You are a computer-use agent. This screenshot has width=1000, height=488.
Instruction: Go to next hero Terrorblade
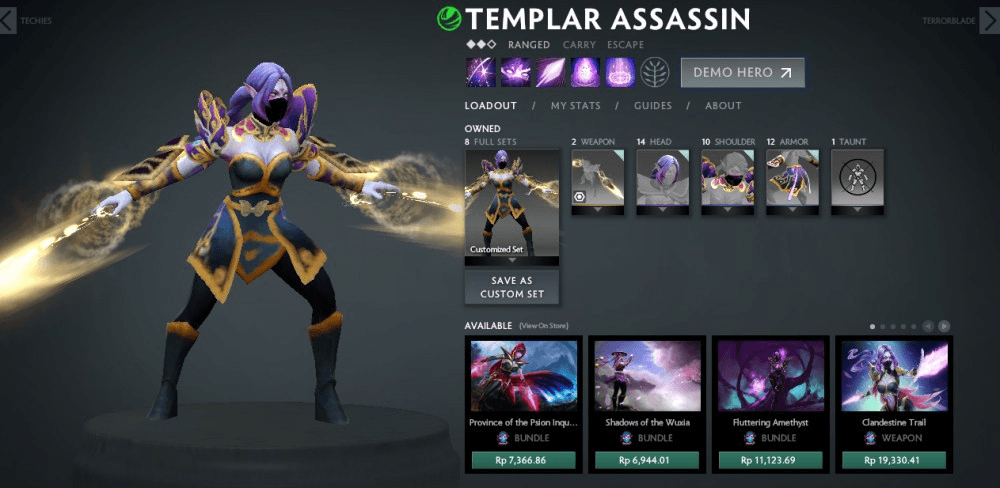(x=990, y=21)
